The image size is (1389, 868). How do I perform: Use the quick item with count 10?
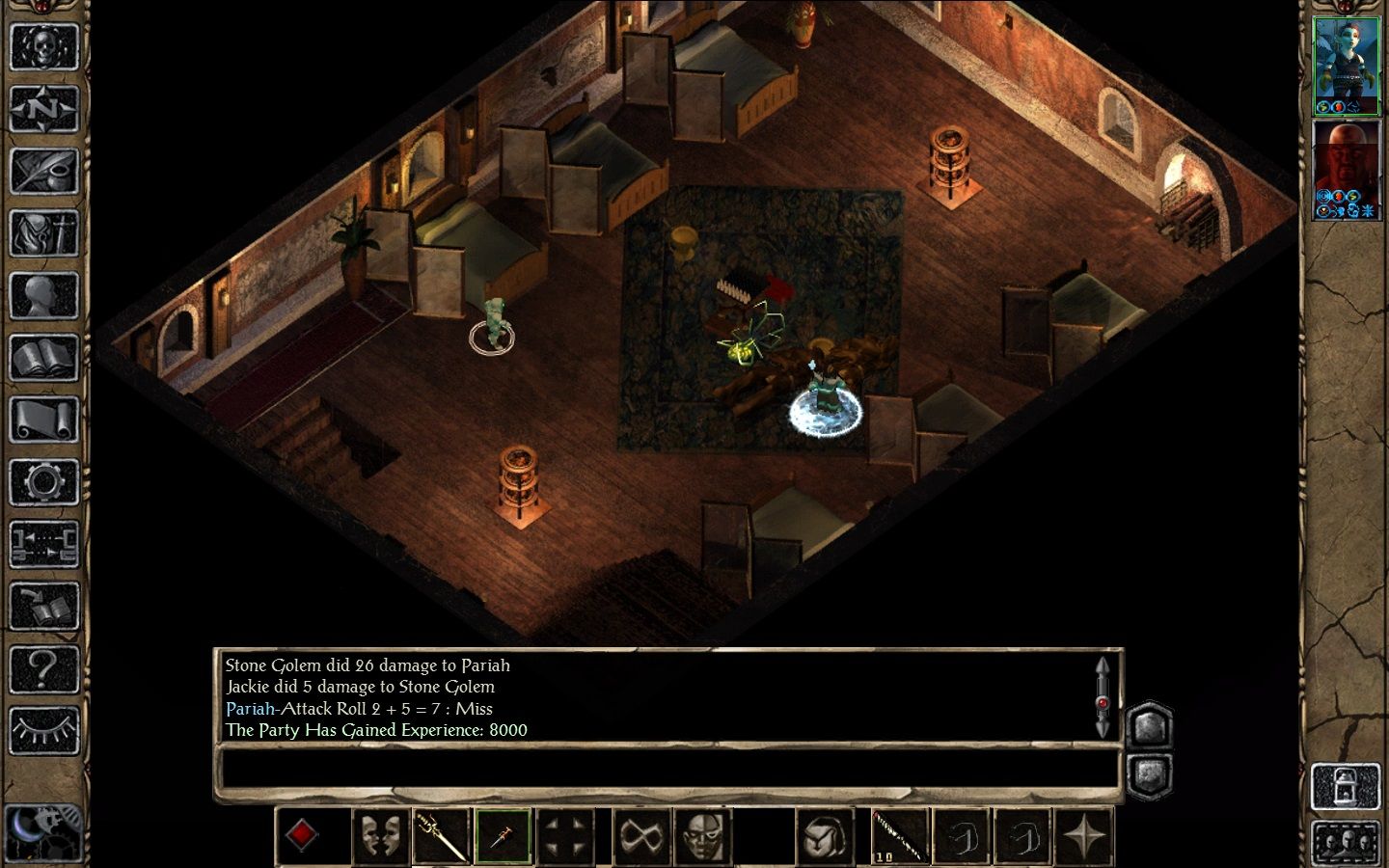point(900,836)
